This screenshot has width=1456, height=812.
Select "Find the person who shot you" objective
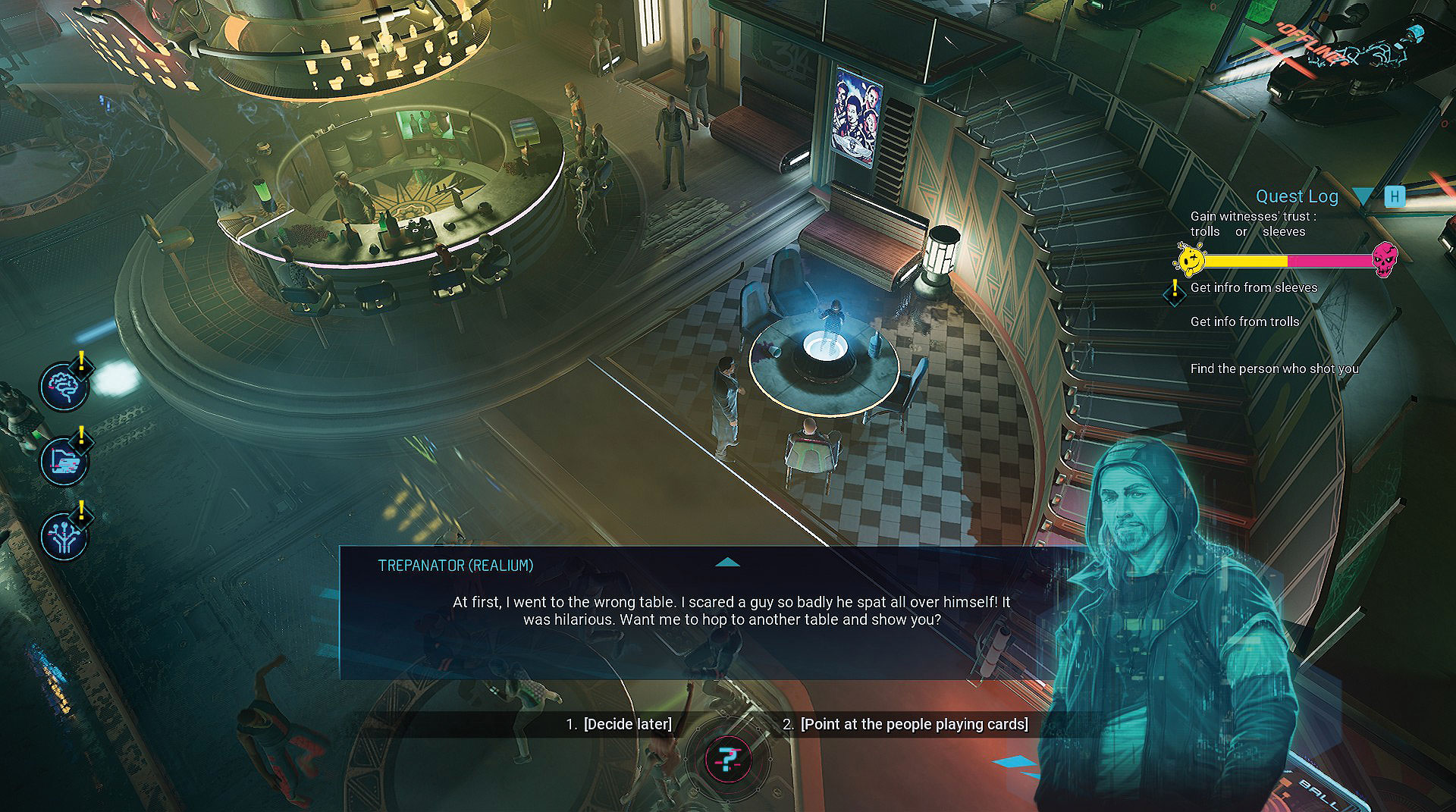tap(1274, 368)
